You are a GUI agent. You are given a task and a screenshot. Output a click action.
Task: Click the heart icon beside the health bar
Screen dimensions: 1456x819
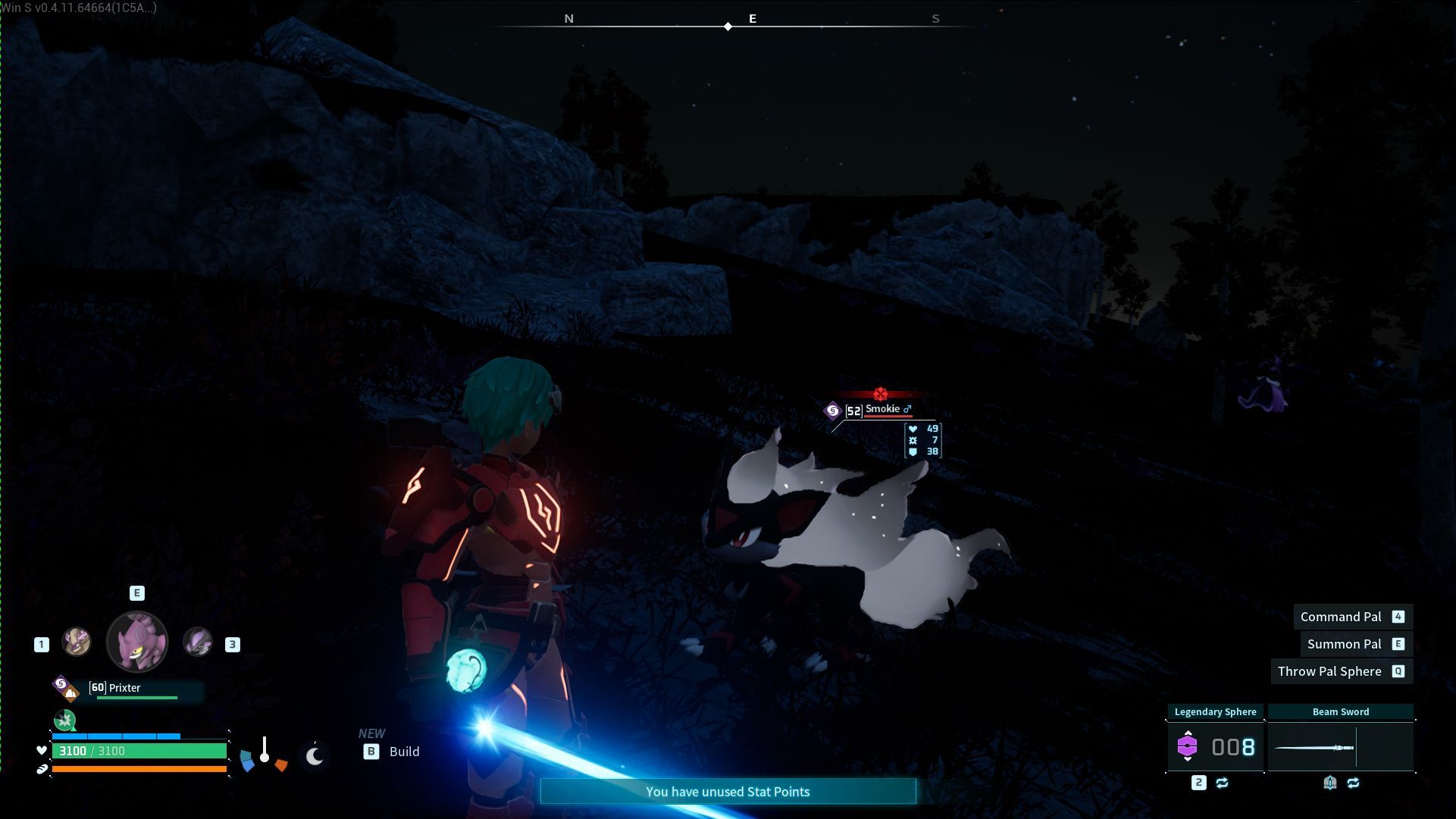coord(41,751)
